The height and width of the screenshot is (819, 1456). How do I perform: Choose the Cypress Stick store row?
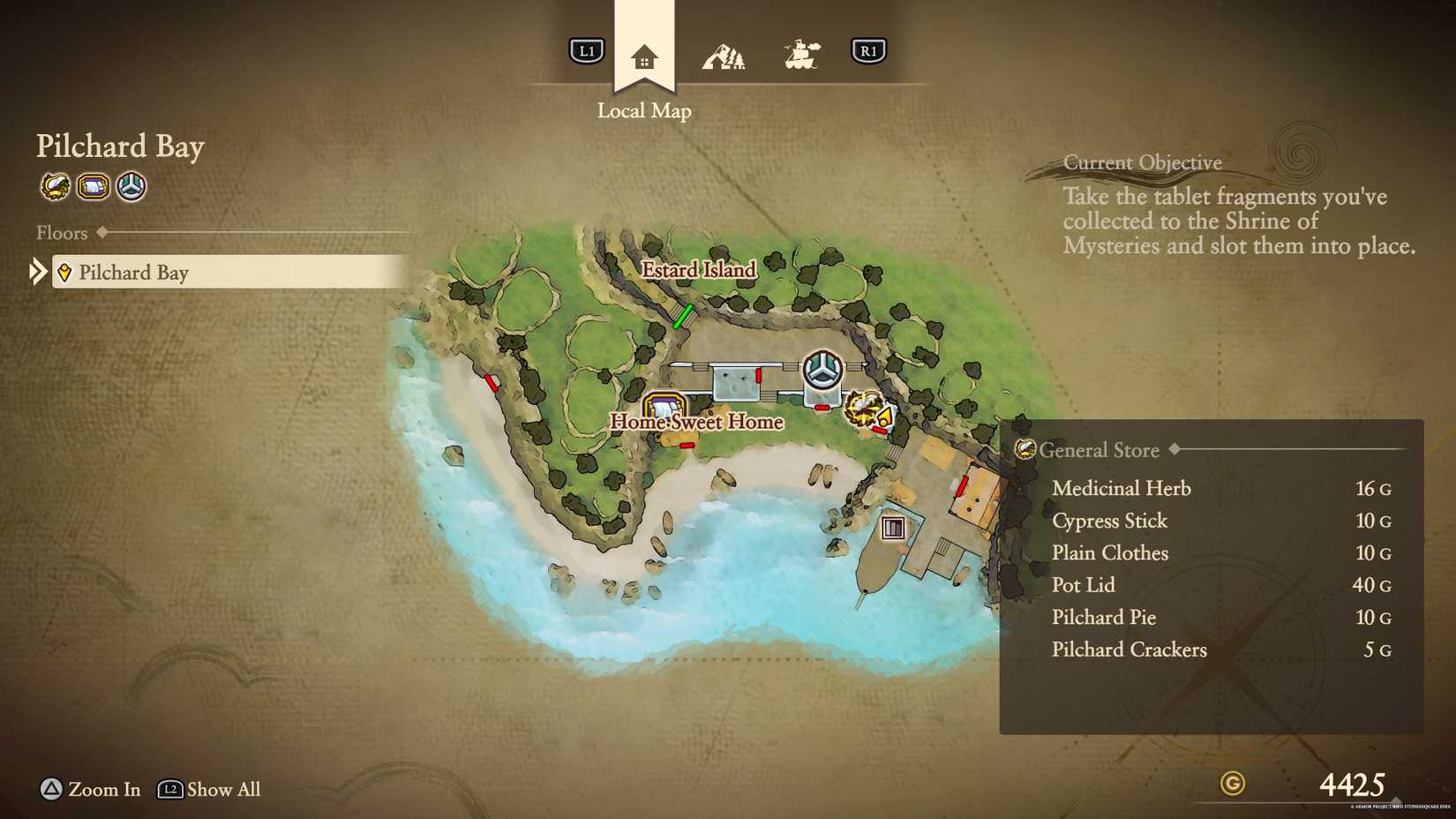[x=1109, y=521]
